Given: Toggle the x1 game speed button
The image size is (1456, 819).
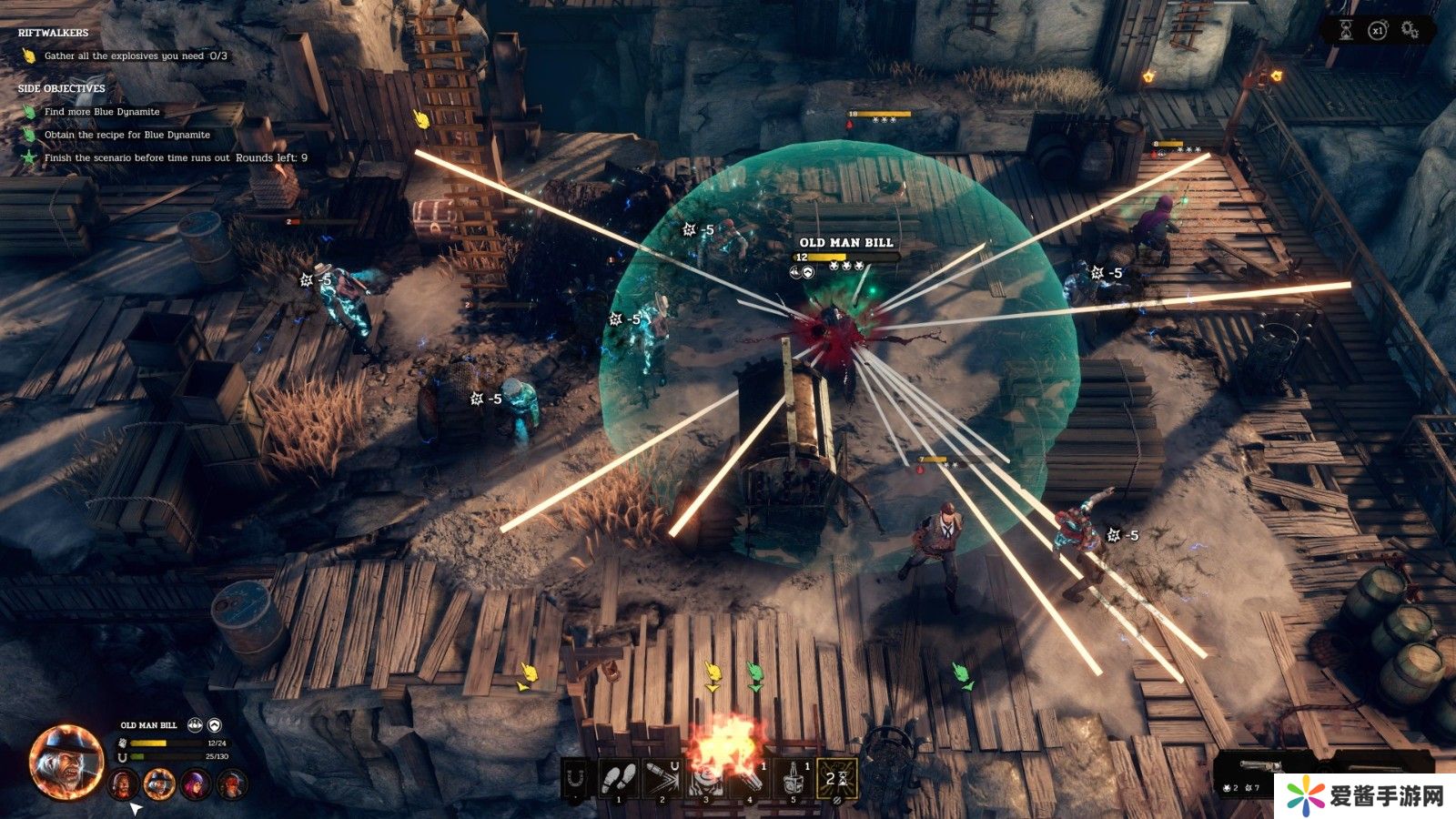Looking at the screenshot, I should [1378, 30].
